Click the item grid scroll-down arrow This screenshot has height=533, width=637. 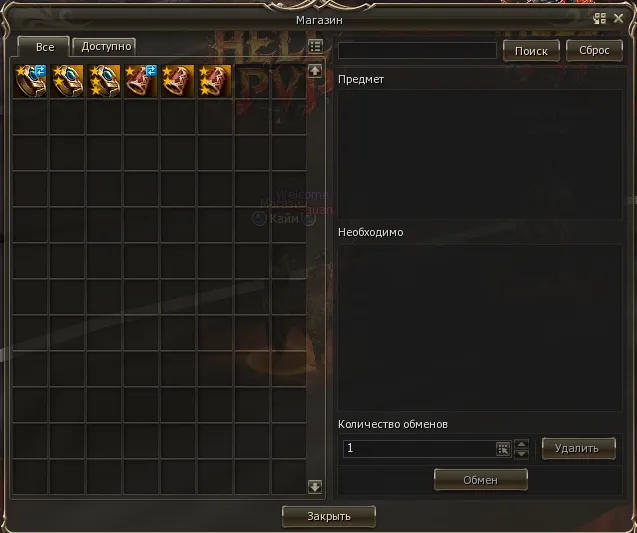(315, 486)
